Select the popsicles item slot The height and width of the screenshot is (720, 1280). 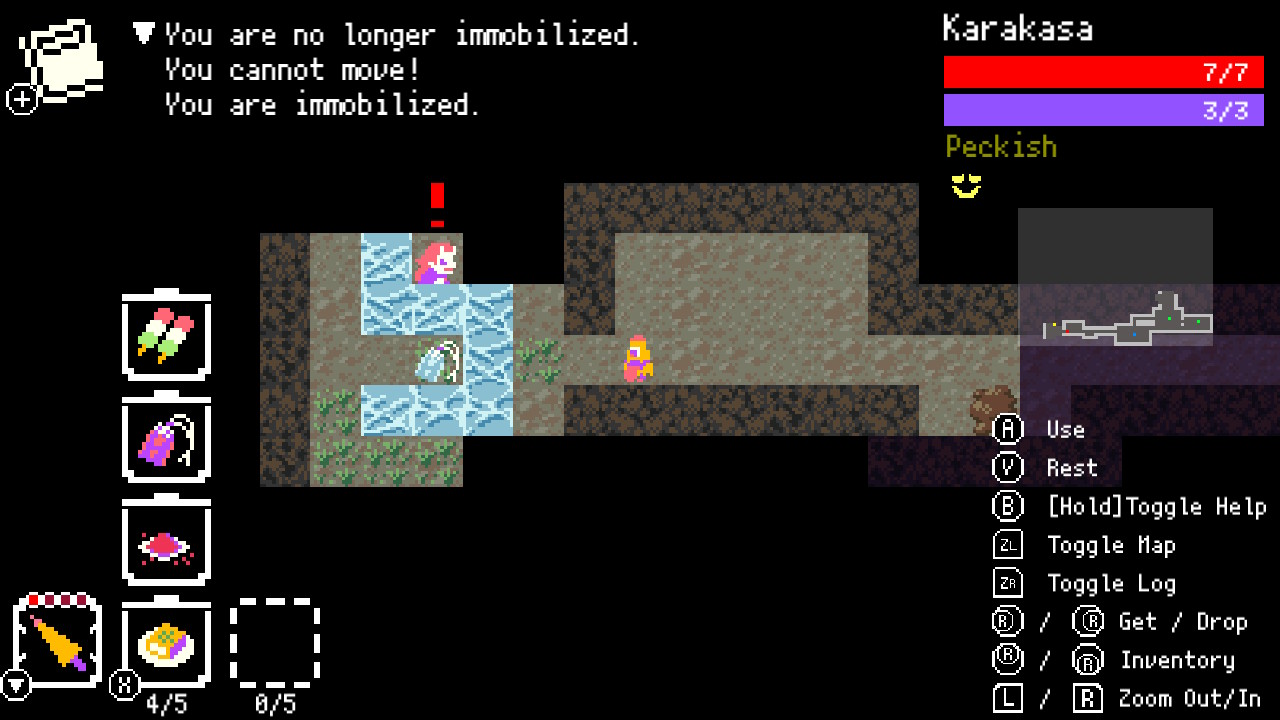[x=165, y=336]
